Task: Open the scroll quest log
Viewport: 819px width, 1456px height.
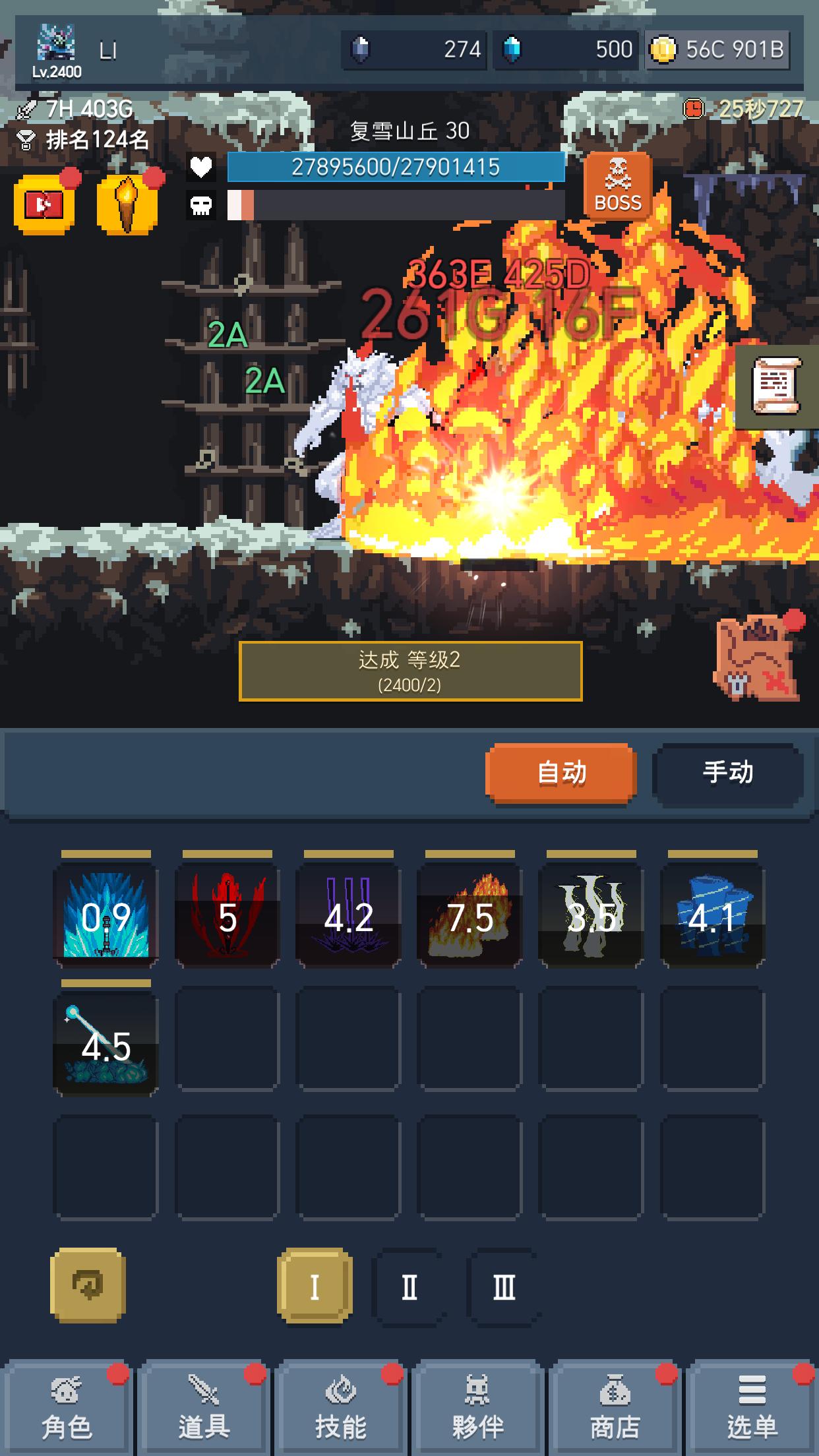Action: [777, 386]
